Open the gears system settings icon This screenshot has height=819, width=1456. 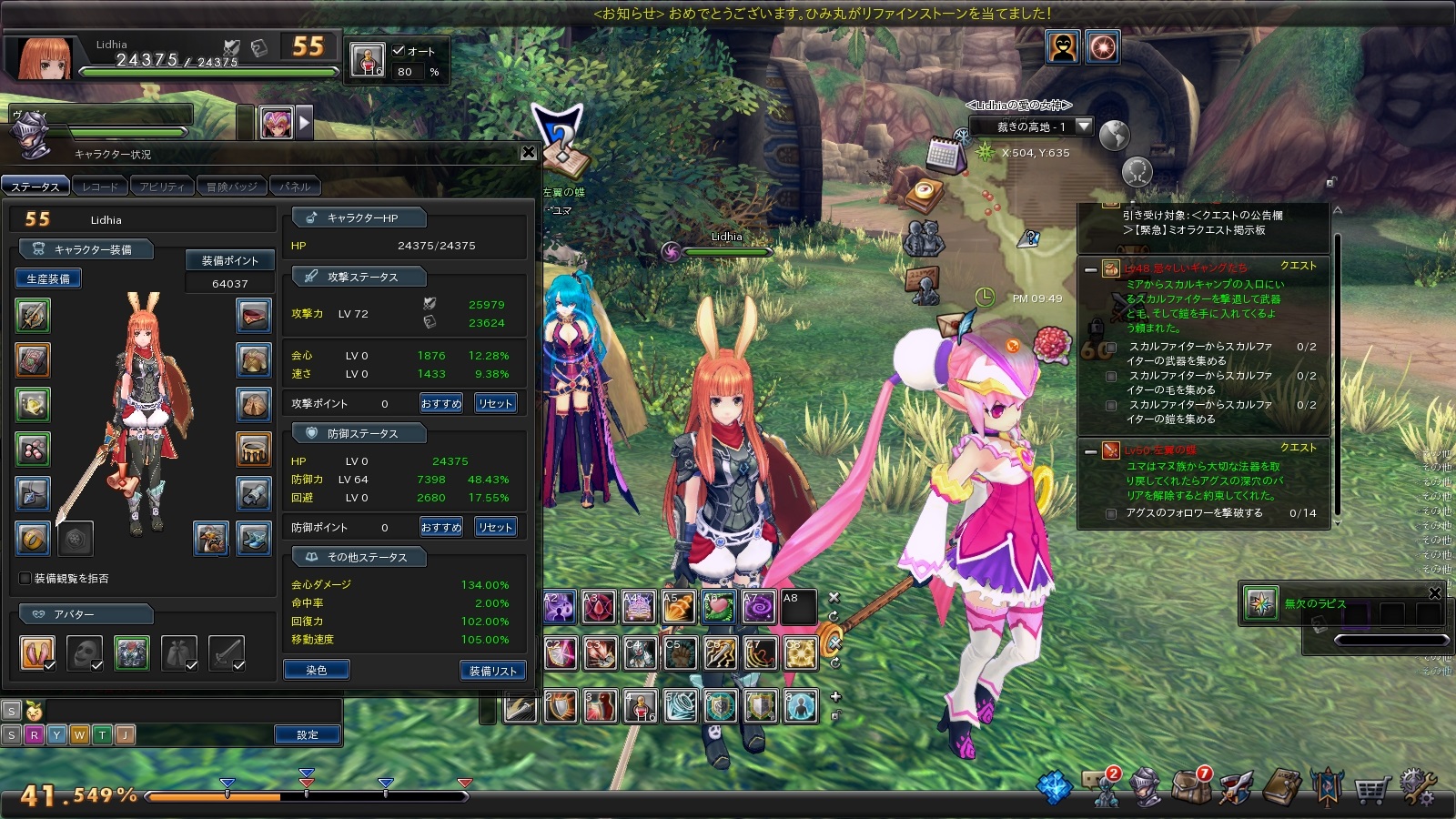coord(1418,787)
